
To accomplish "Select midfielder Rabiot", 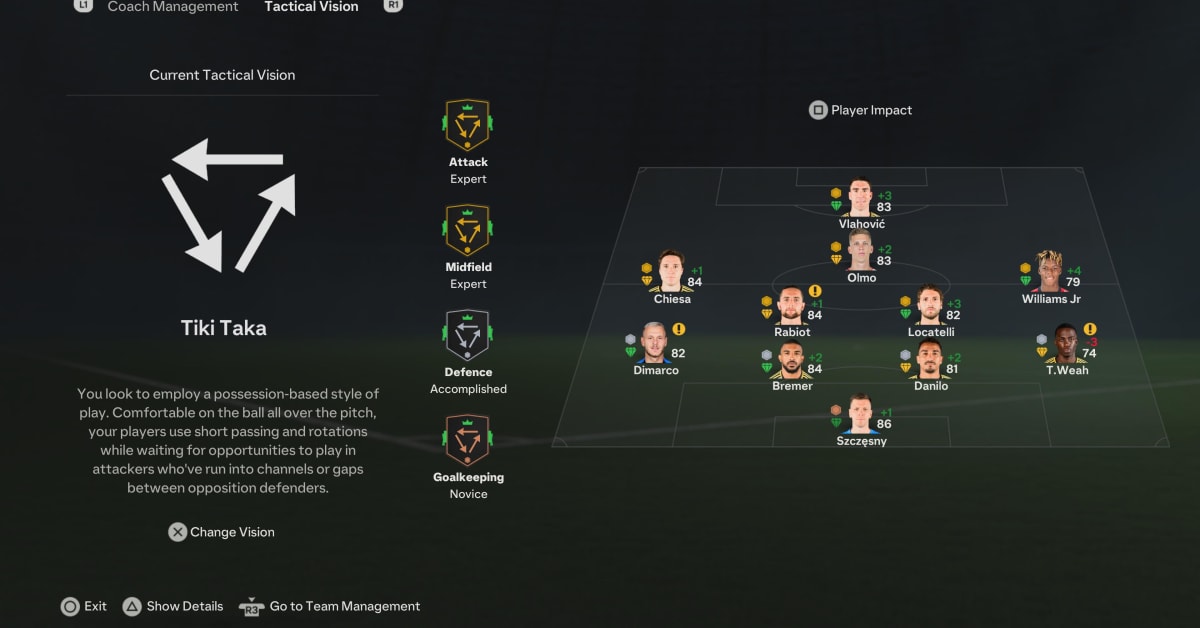I will coord(791,306).
